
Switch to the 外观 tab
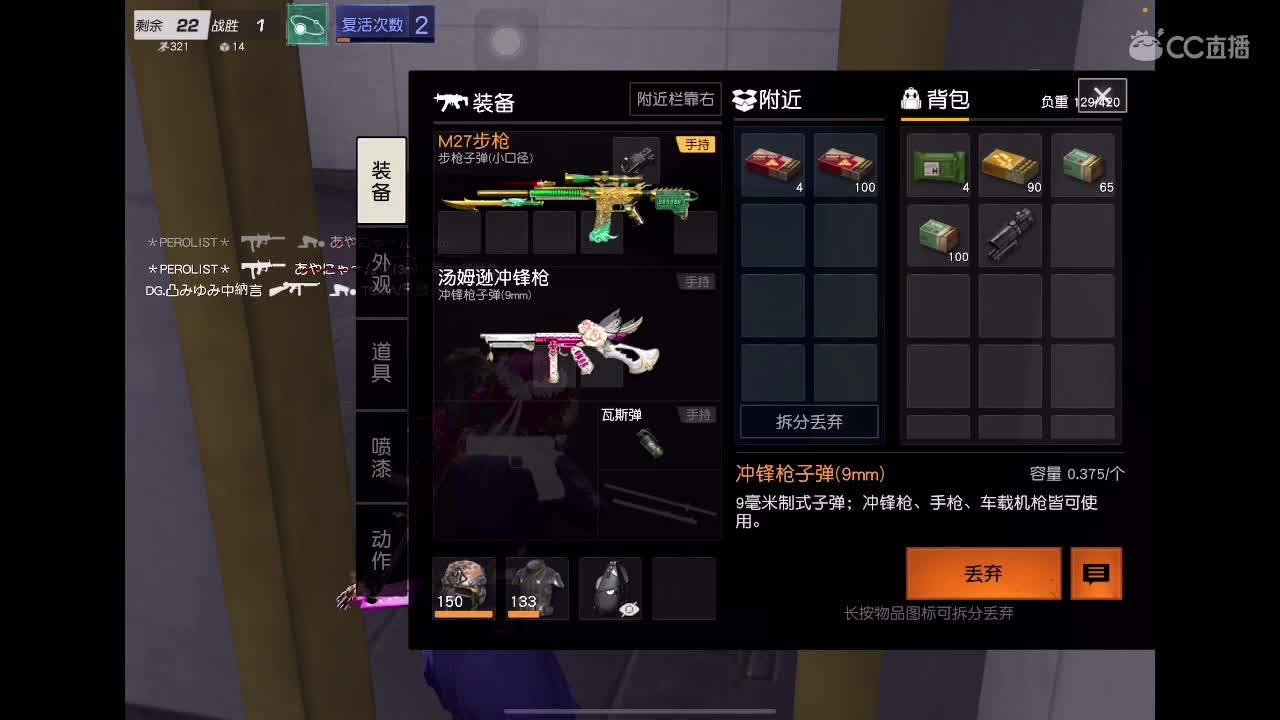381,270
